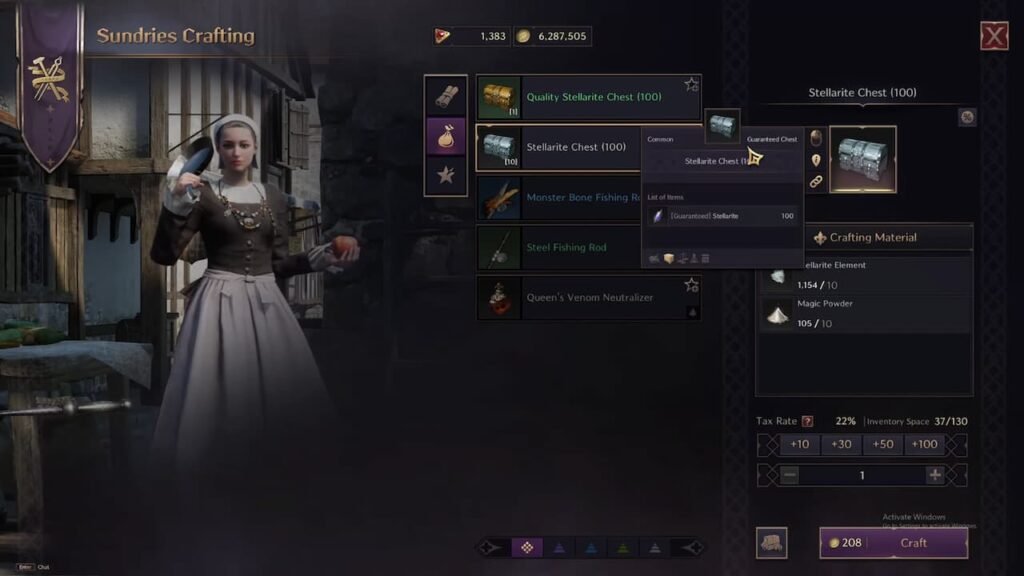Click the Tax Rate help question mark

[x=807, y=421]
